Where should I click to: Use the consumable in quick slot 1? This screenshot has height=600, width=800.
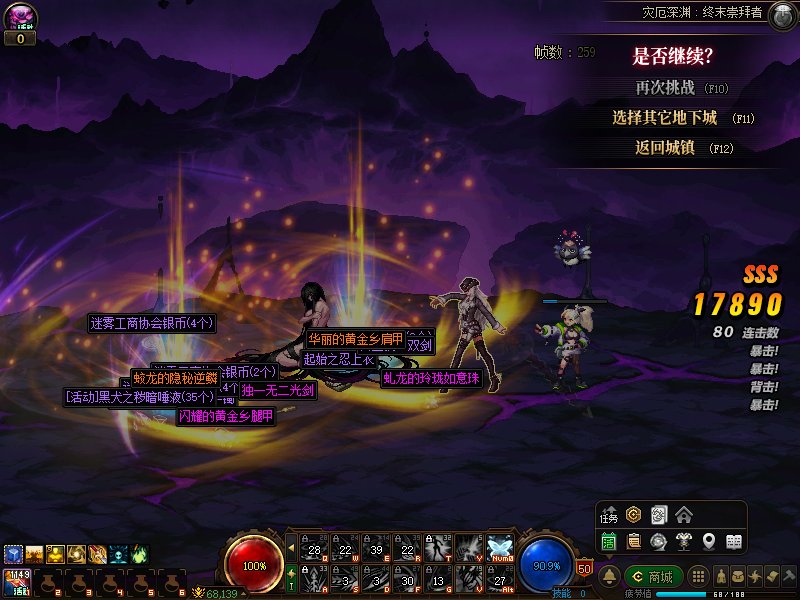click(16, 580)
